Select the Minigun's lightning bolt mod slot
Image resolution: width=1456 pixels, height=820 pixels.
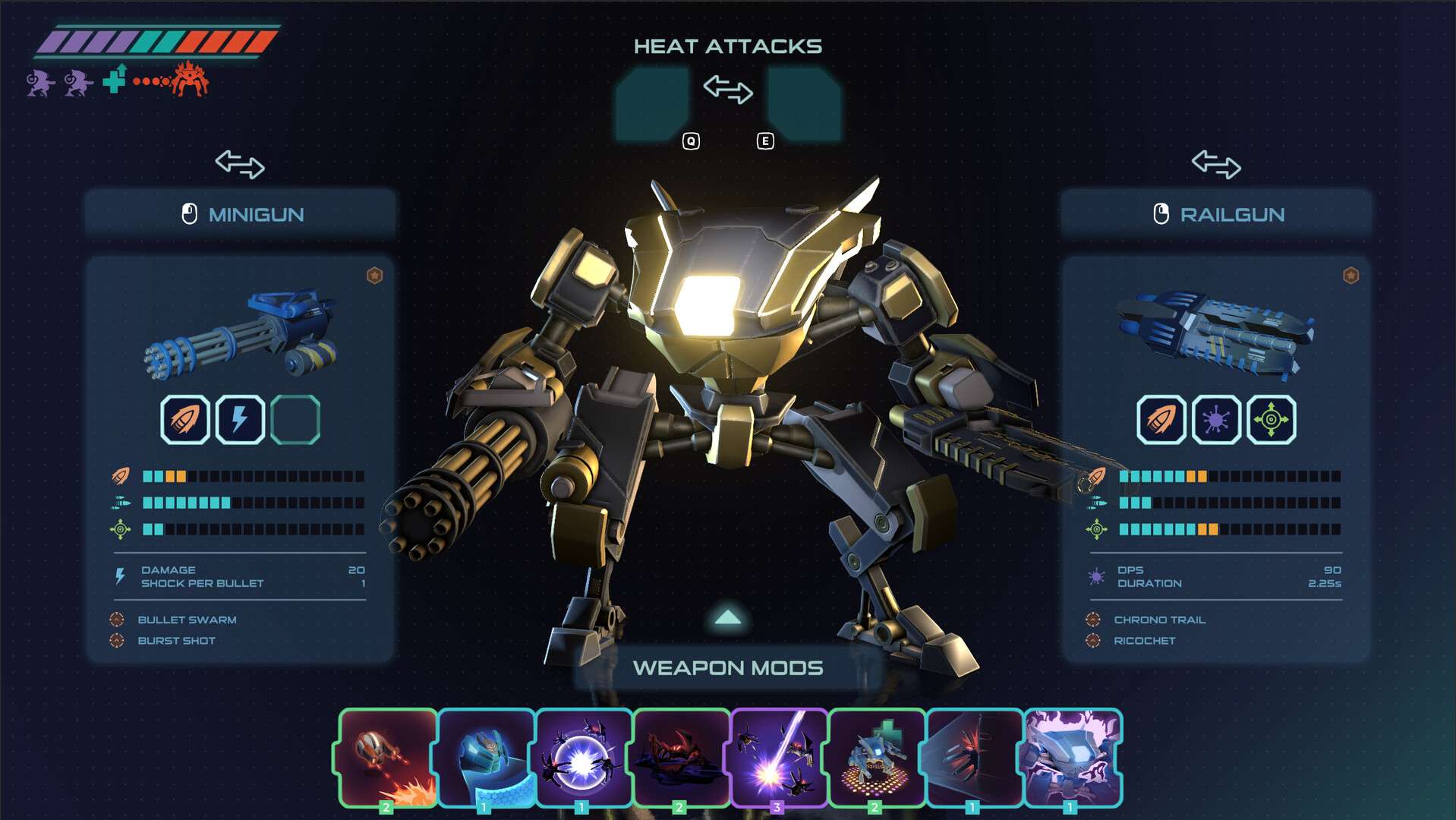(x=241, y=420)
